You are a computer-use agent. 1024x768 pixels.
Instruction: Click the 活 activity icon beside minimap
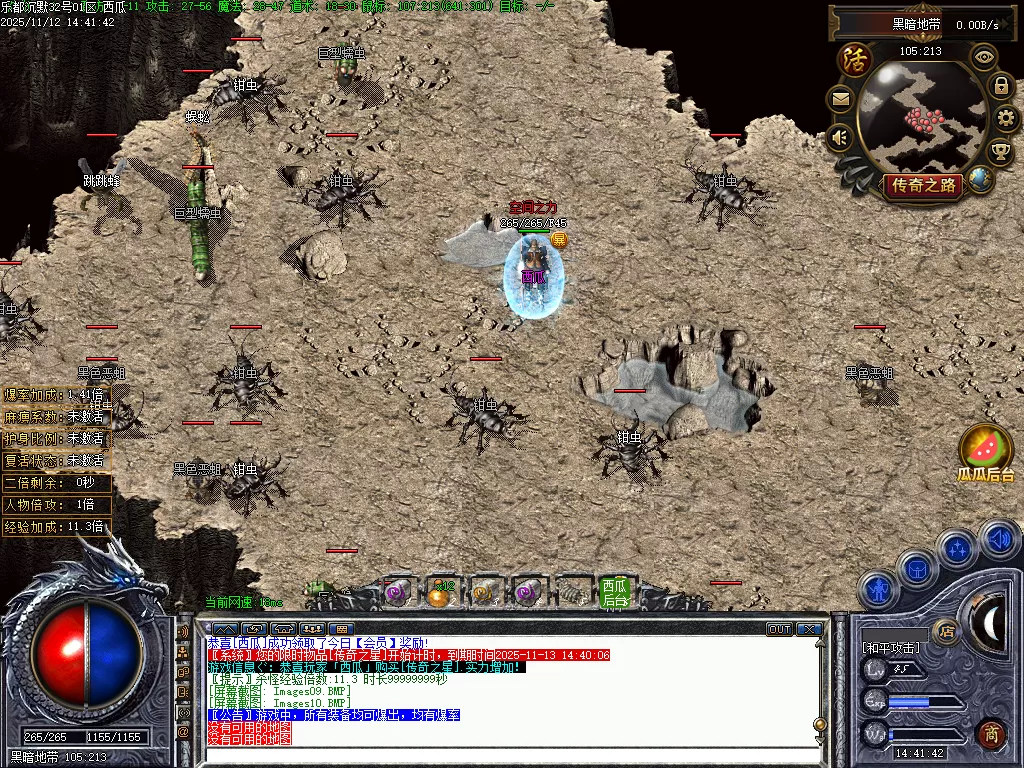tap(855, 60)
